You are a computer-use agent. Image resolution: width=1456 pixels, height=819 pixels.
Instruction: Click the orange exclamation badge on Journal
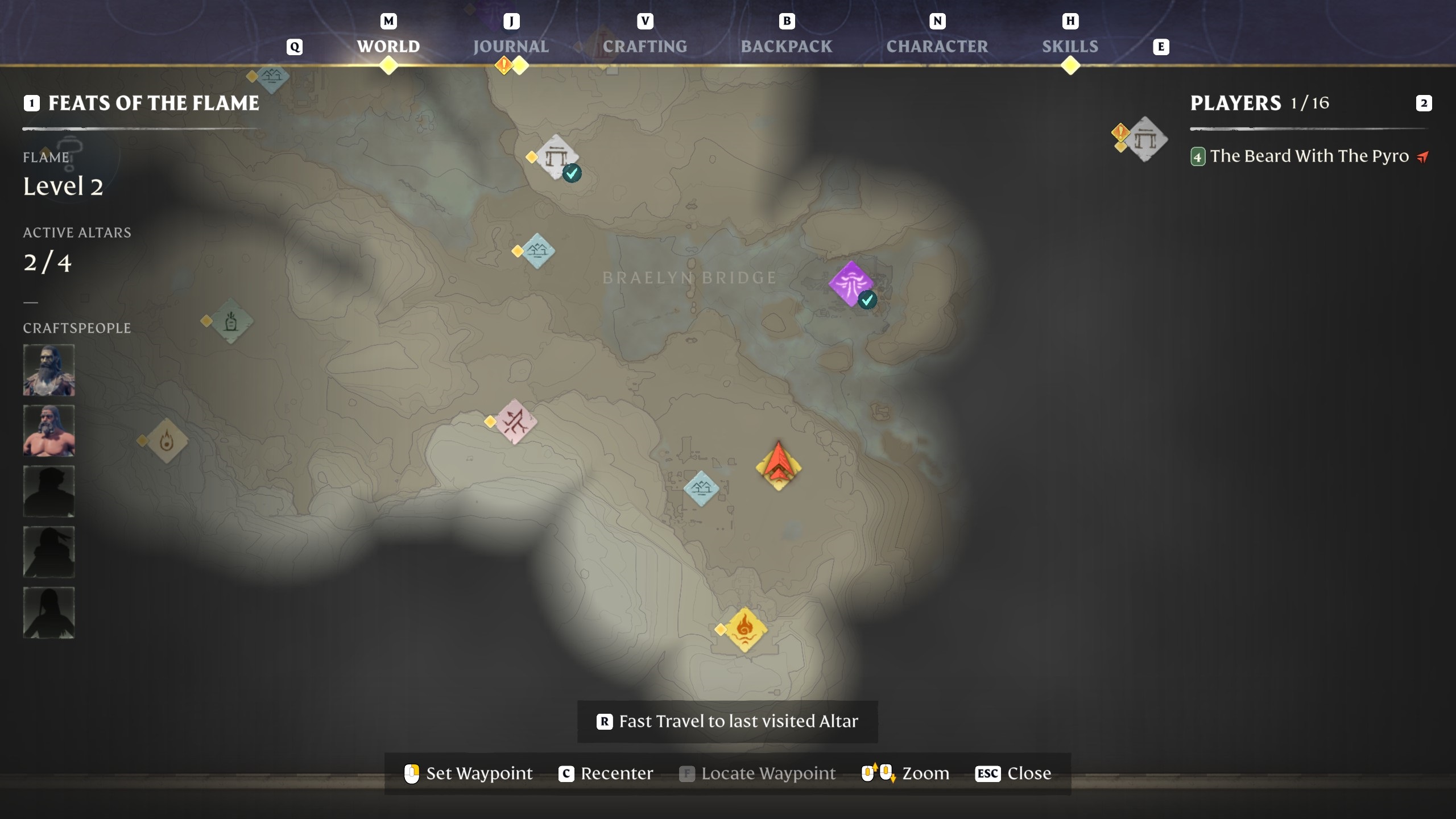pyautogui.click(x=503, y=65)
